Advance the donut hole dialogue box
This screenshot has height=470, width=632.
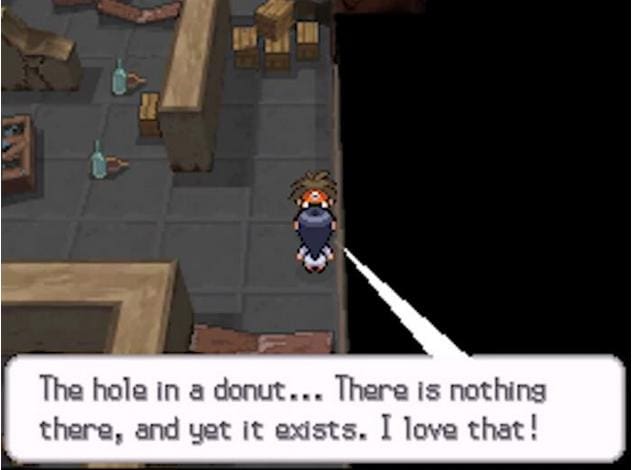point(316,408)
